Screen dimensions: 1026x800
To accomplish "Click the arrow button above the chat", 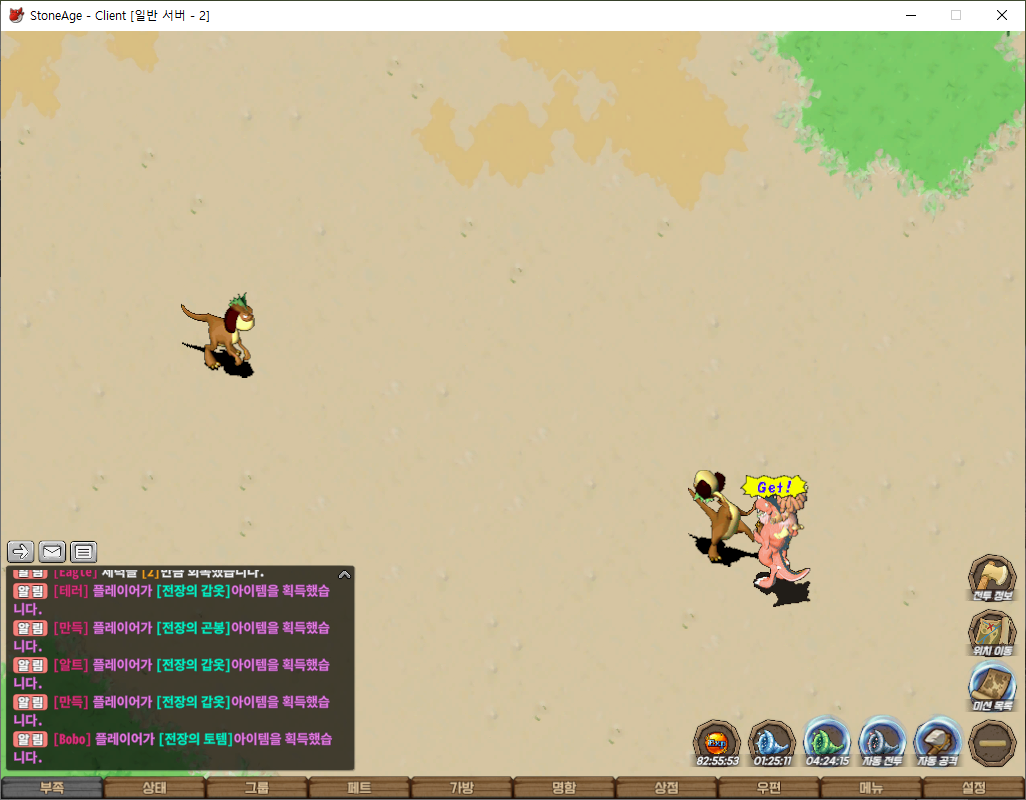I will pos(21,551).
